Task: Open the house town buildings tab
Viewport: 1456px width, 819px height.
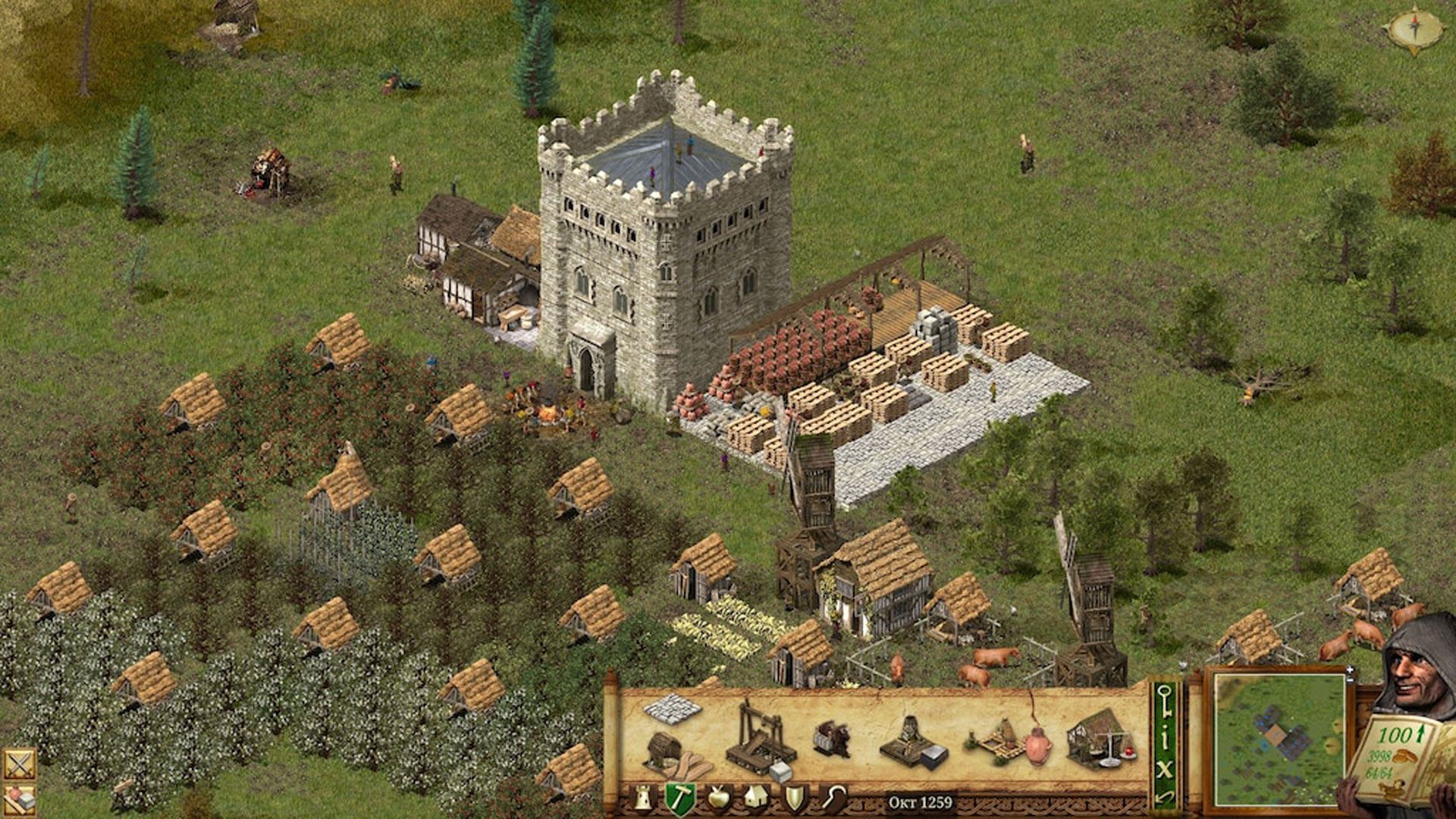Action: [755, 798]
